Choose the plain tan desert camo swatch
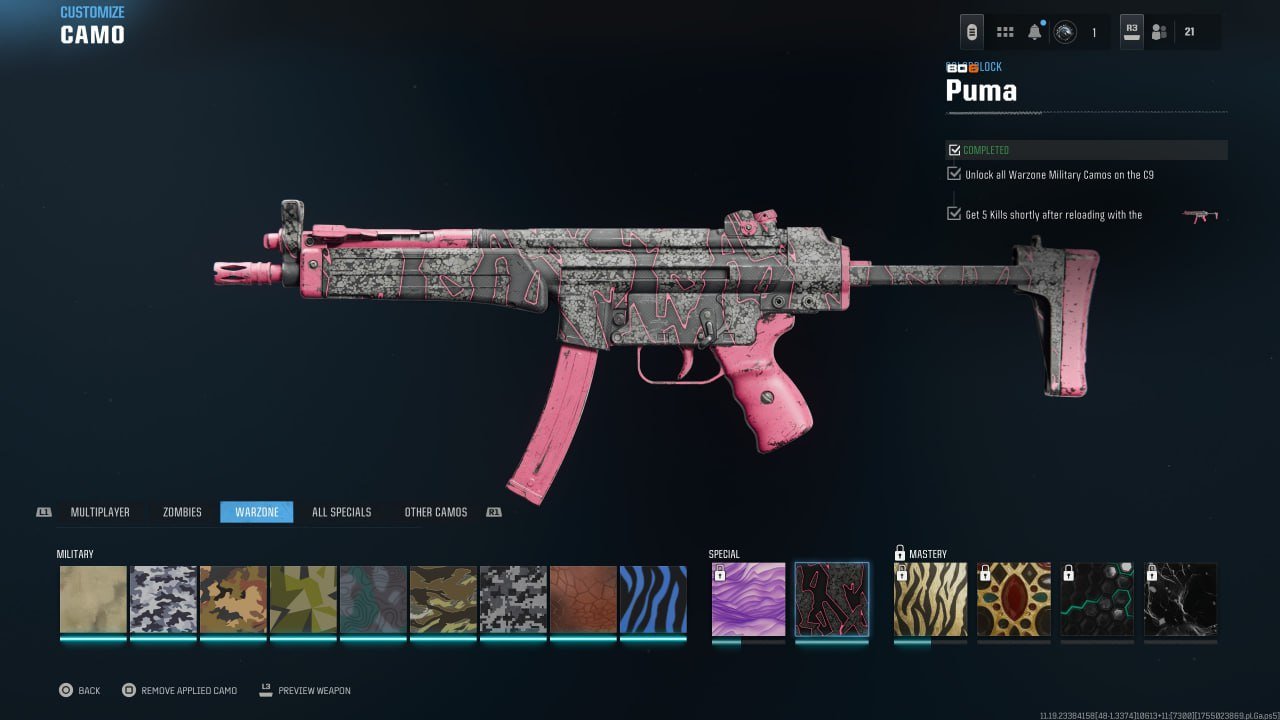The width and height of the screenshot is (1280, 720). (93, 600)
